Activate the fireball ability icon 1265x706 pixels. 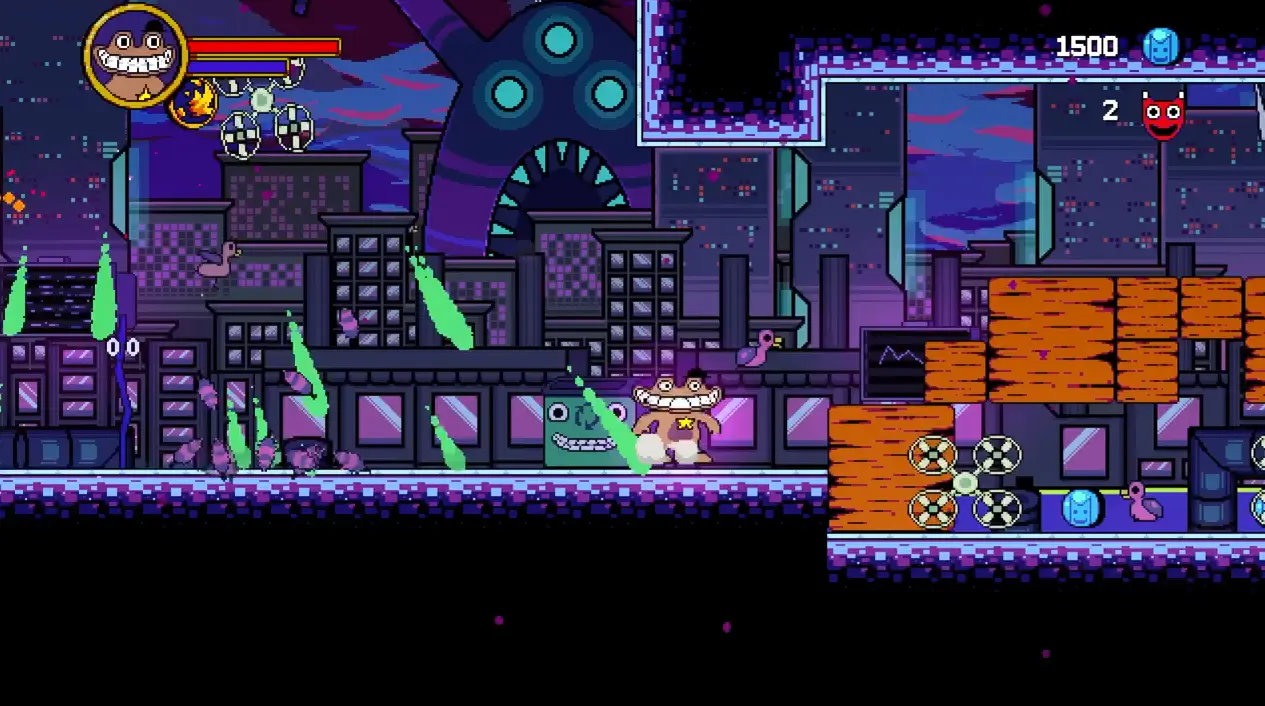coord(194,102)
